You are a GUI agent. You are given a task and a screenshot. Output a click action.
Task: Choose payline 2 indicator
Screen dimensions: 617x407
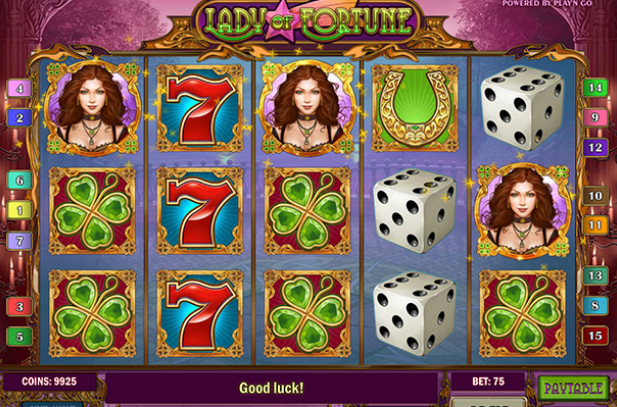[x=19, y=117]
